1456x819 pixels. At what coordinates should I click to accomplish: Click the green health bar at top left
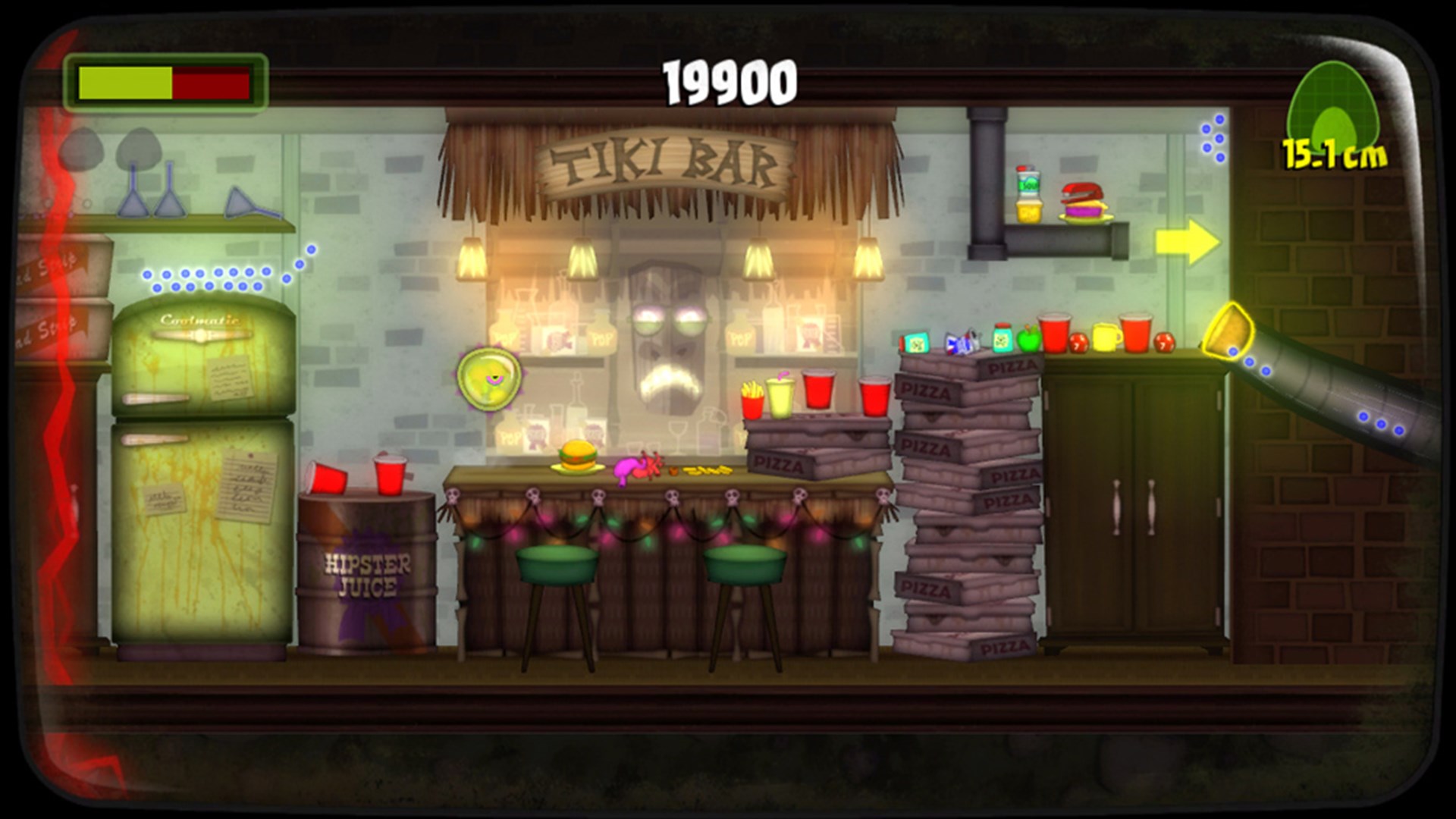pos(125,82)
